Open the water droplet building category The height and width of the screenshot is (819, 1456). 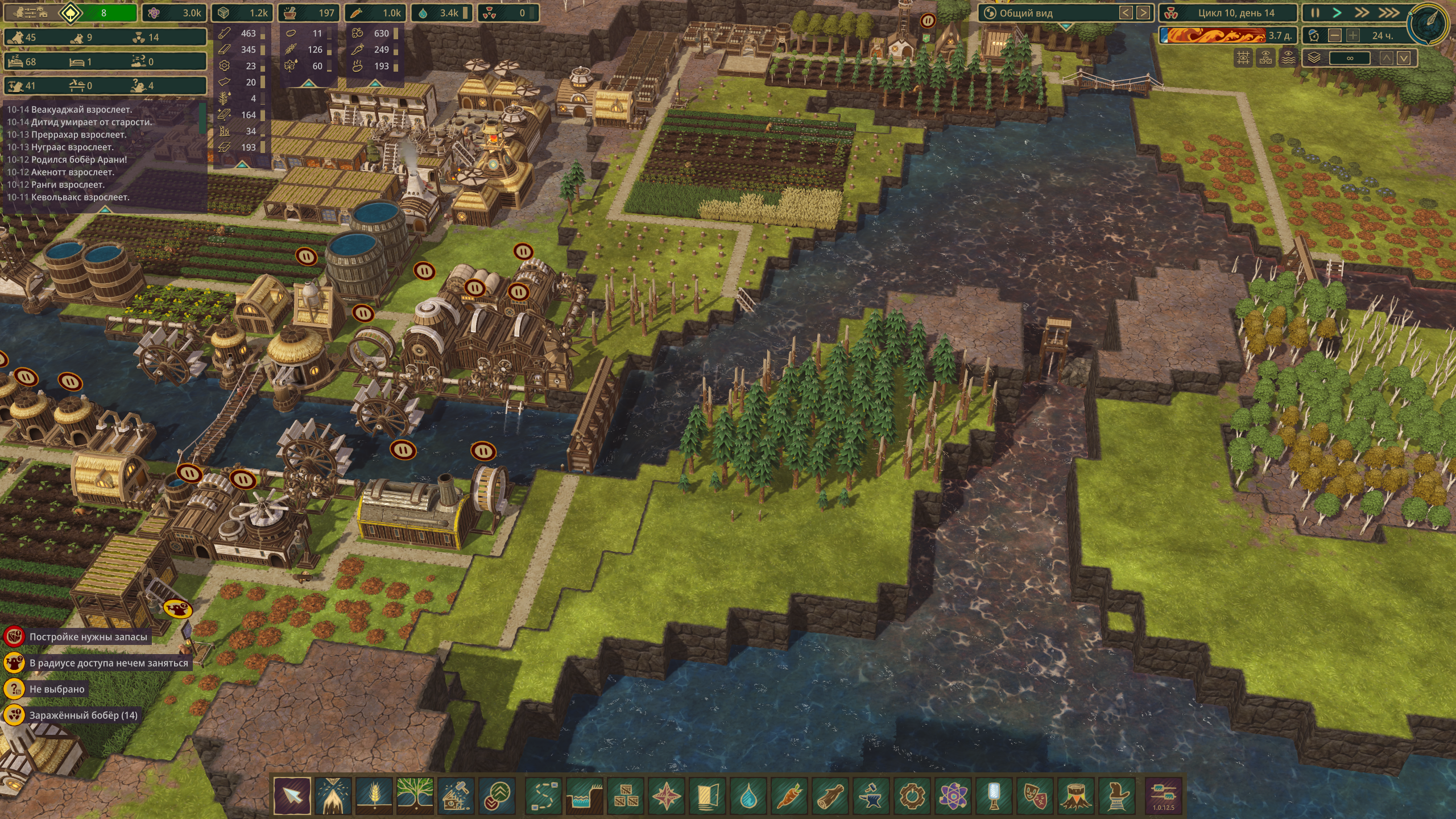coord(748,795)
